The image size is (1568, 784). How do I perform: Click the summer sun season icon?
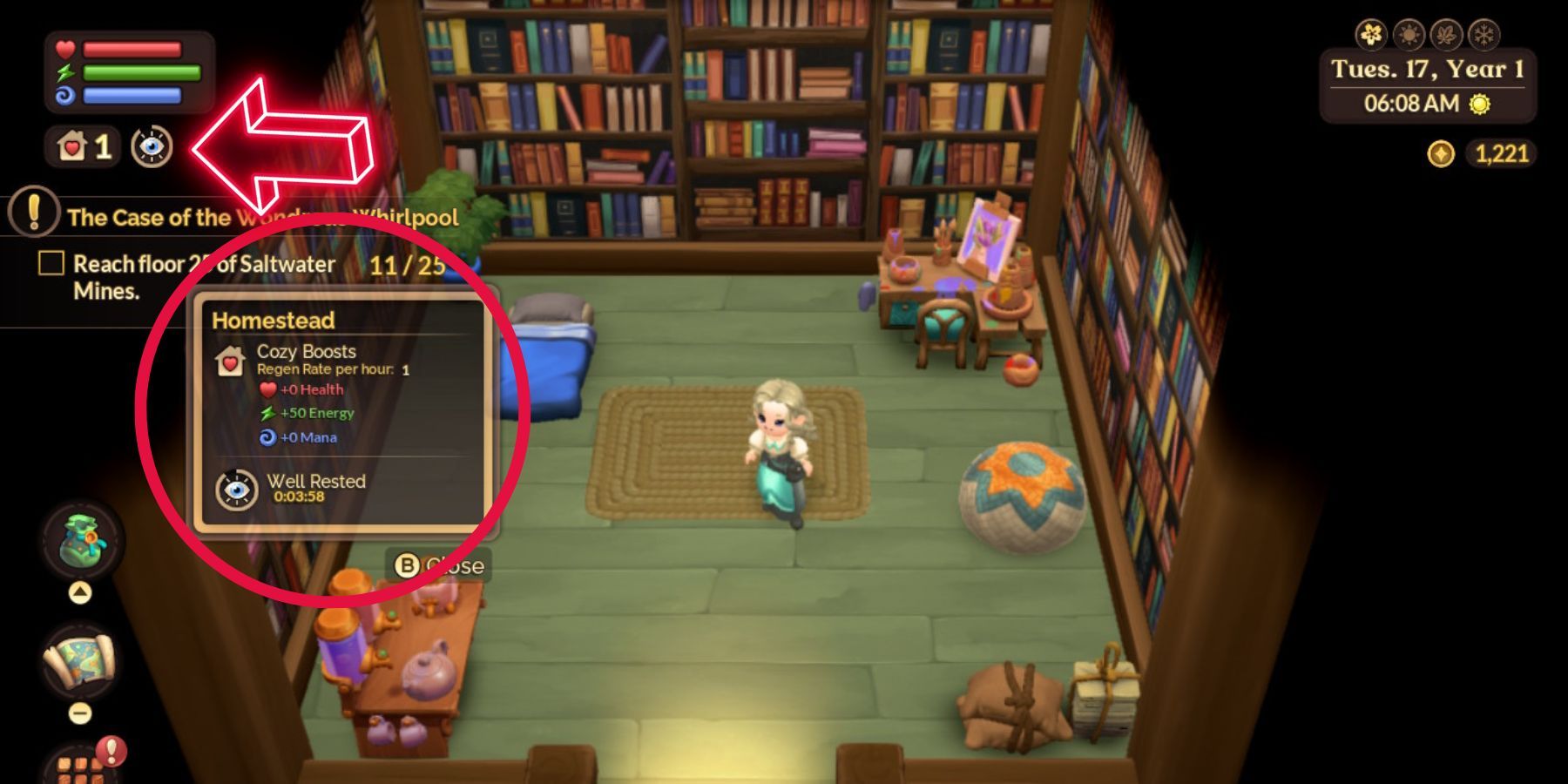click(1409, 35)
